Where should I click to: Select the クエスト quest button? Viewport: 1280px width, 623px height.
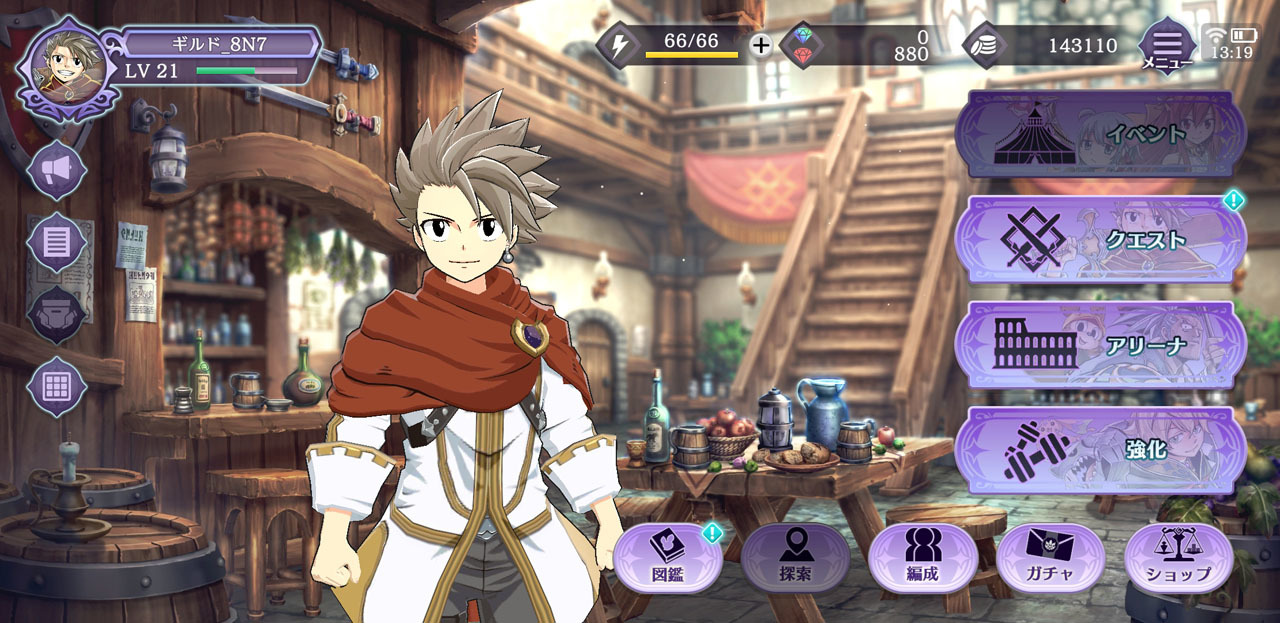[1100, 240]
